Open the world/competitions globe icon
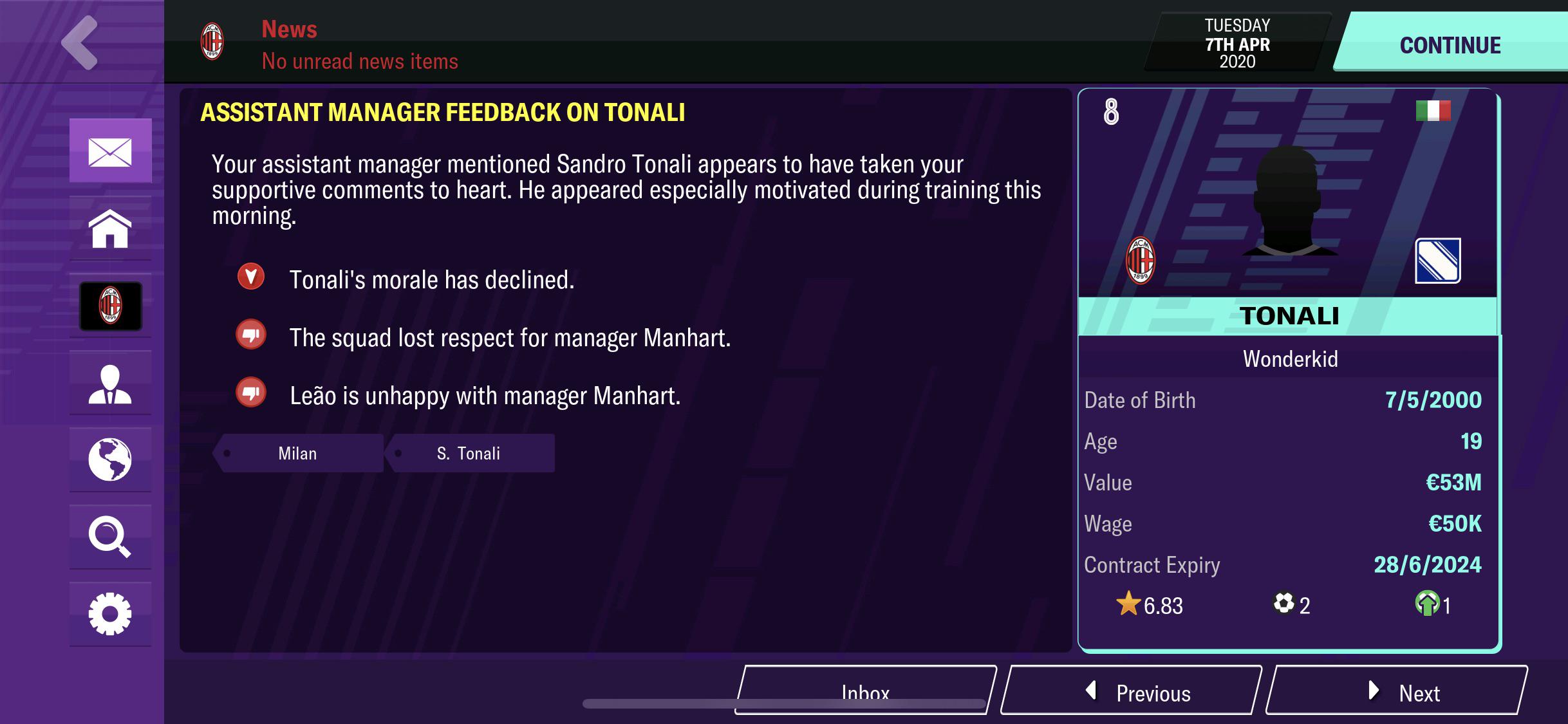Screen dimensions: 1568x724 tap(111, 461)
